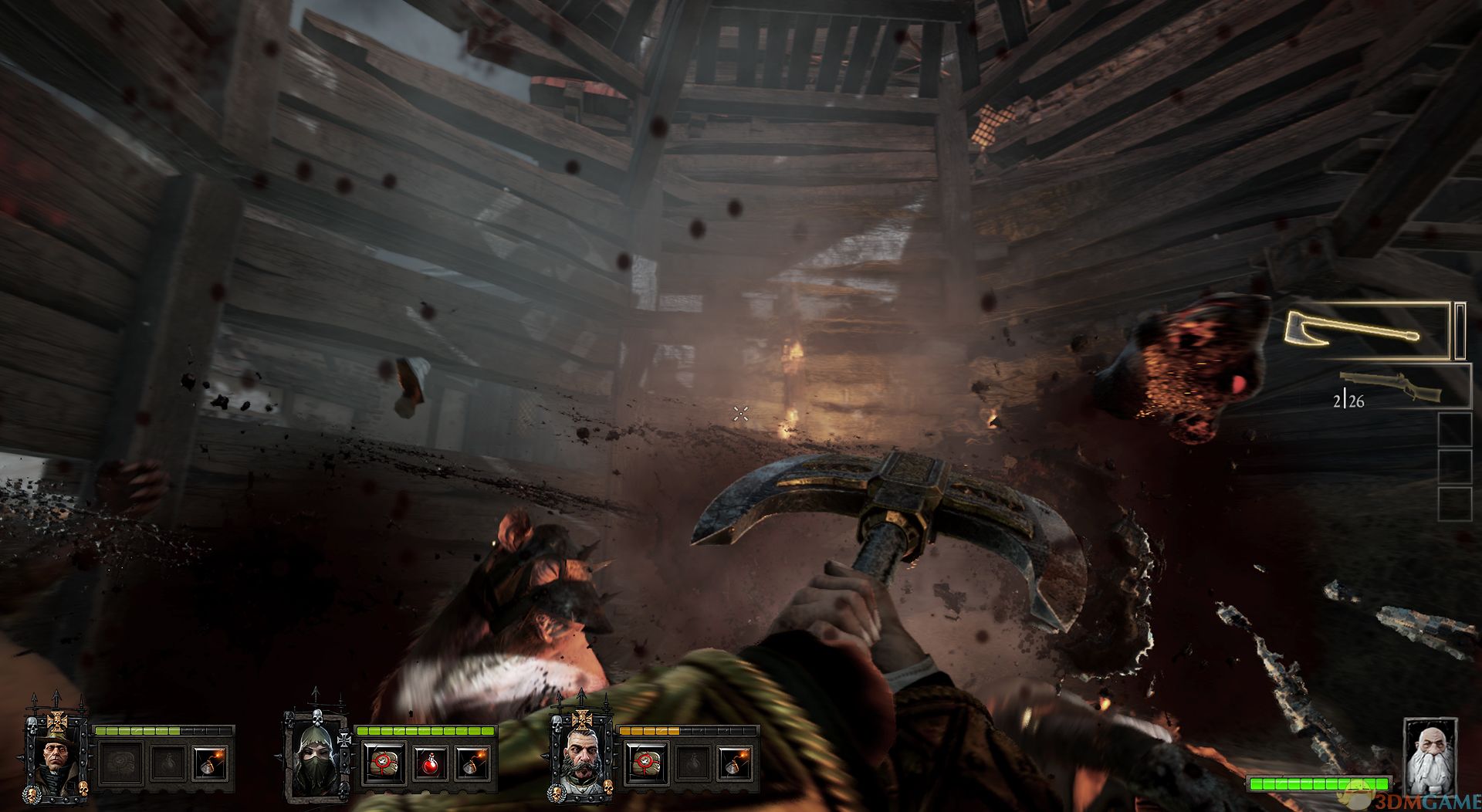
Task: Click the mustached soldier's healing supplies slot
Action: click(x=646, y=763)
